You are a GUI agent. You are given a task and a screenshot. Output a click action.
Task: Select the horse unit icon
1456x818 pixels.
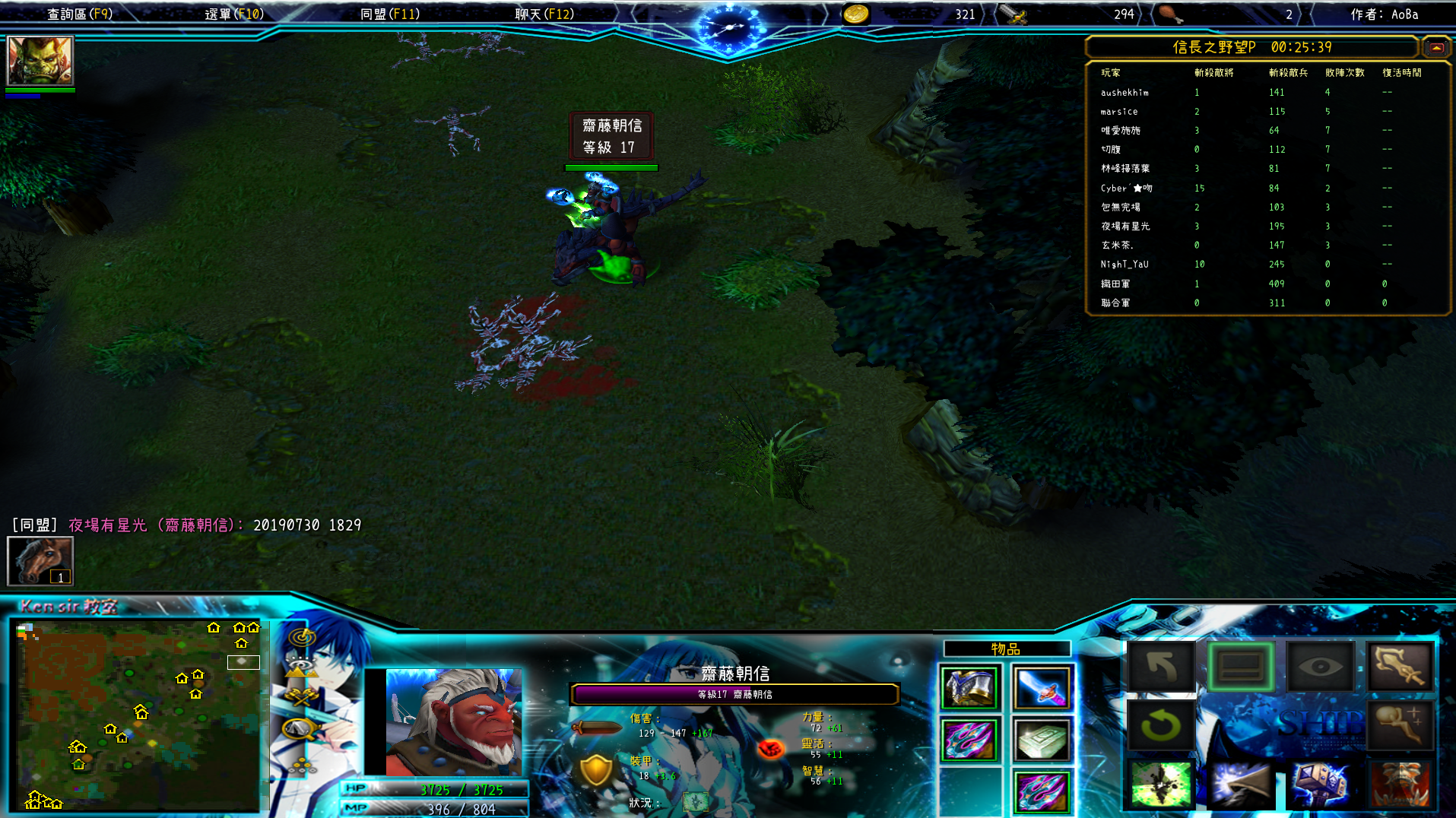coord(40,561)
